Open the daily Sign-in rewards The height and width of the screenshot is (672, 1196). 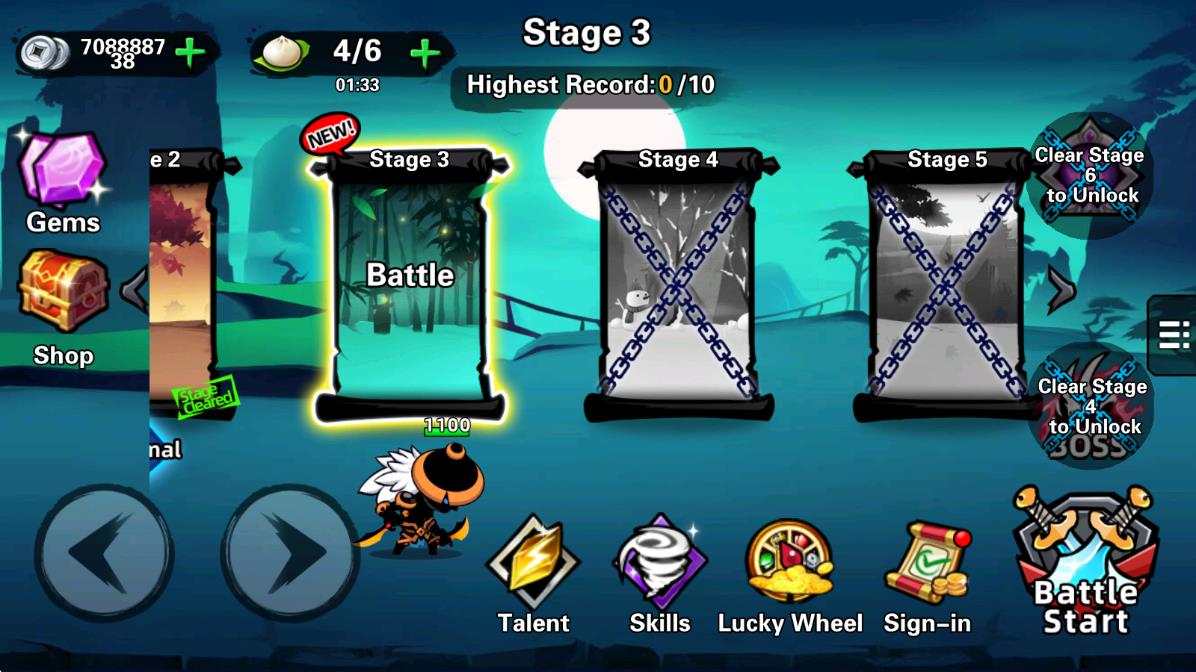click(928, 577)
